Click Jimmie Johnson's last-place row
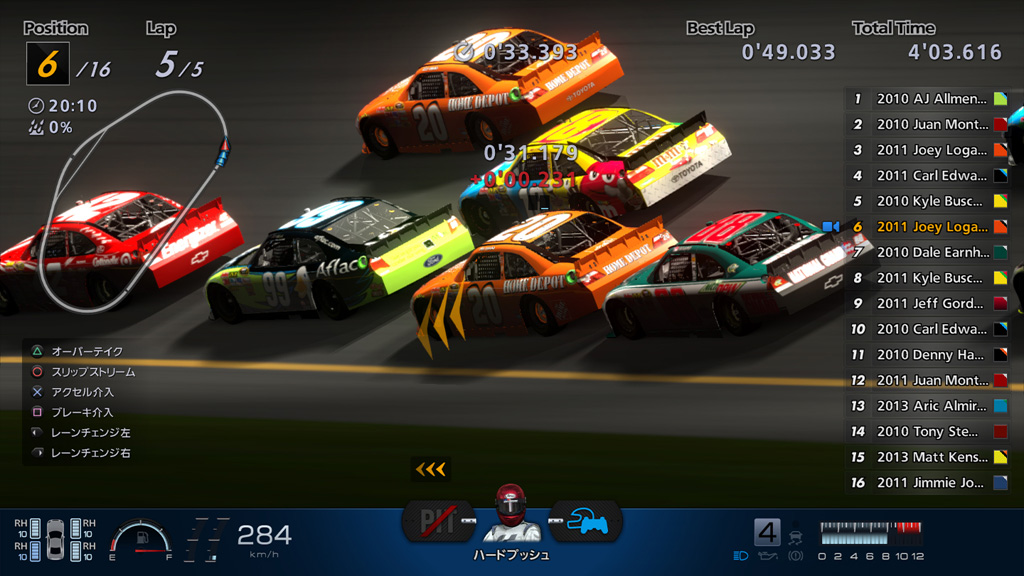 (x=930, y=483)
